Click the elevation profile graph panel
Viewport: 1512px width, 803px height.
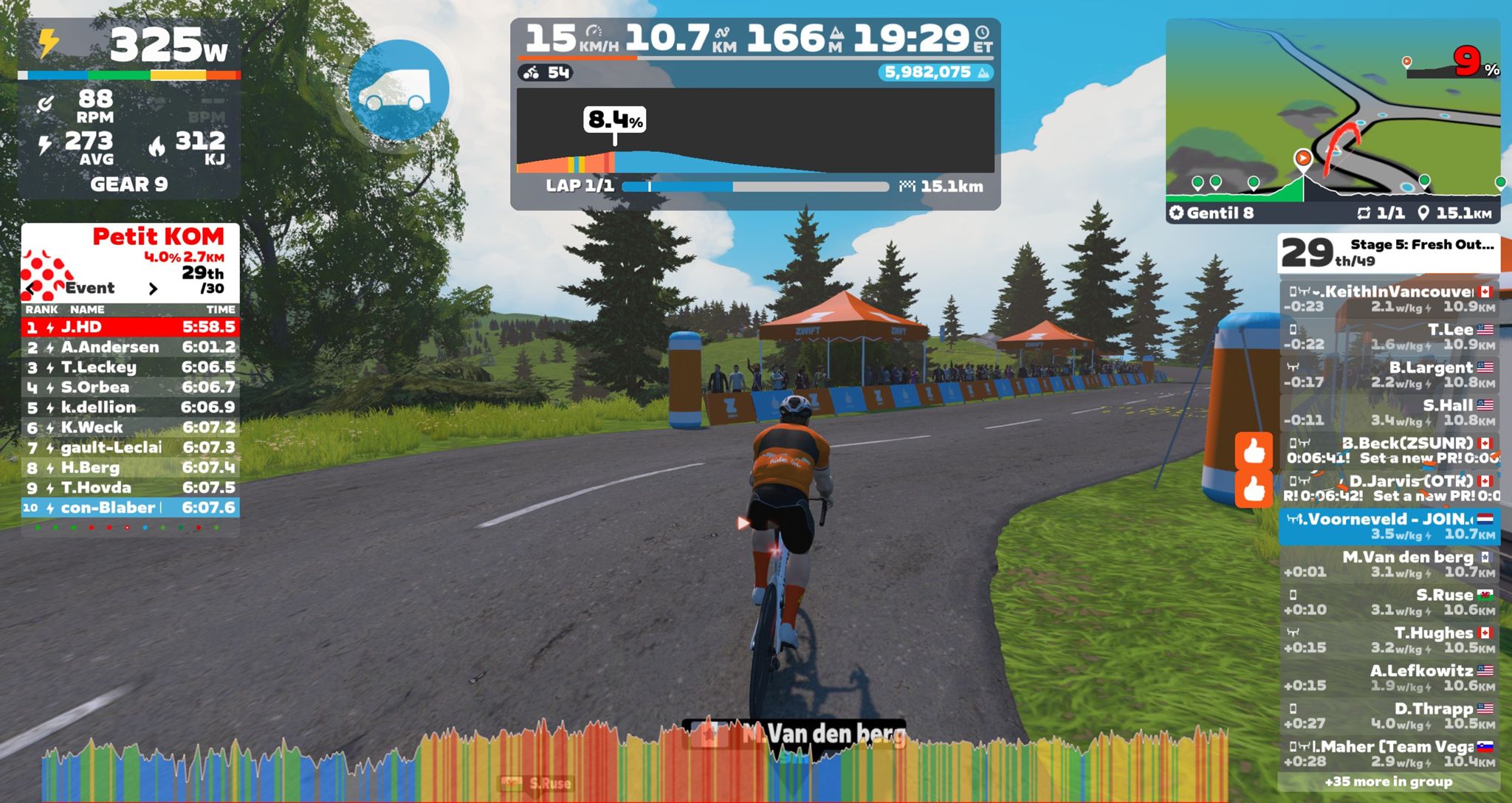(755, 131)
